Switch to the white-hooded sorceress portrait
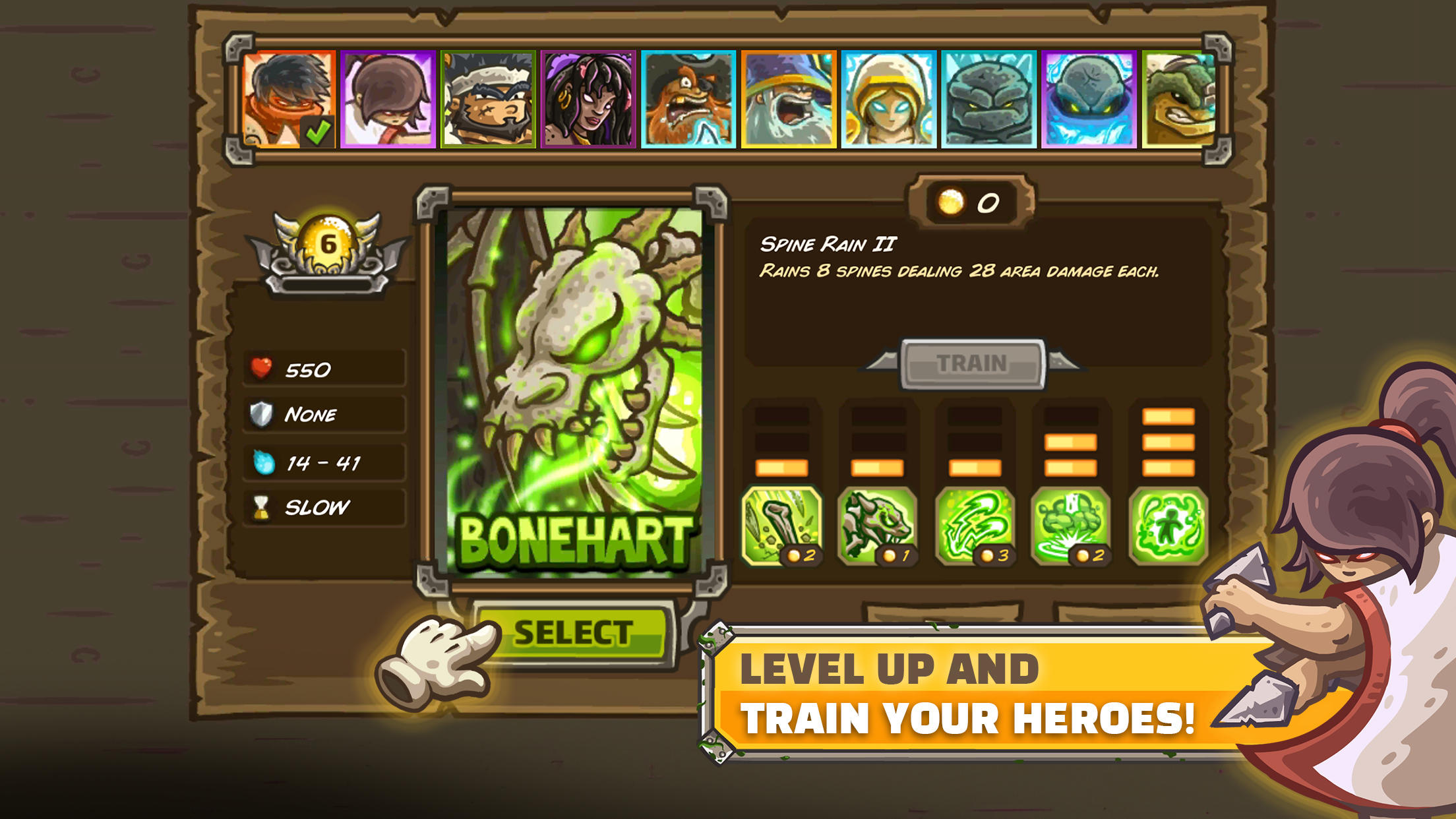The width and height of the screenshot is (1456, 819). [890, 98]
